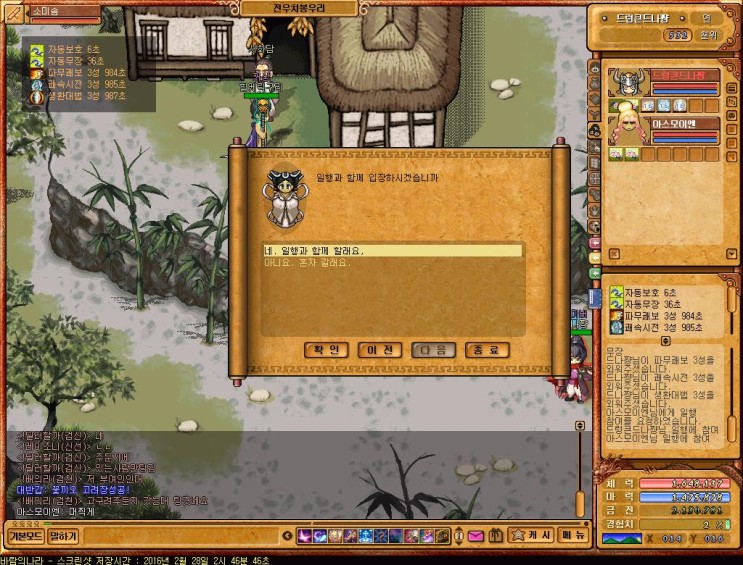This screenshot has height=565, width=743.
Task: Click the chat text input bar
Action: [x=180, y=536]
